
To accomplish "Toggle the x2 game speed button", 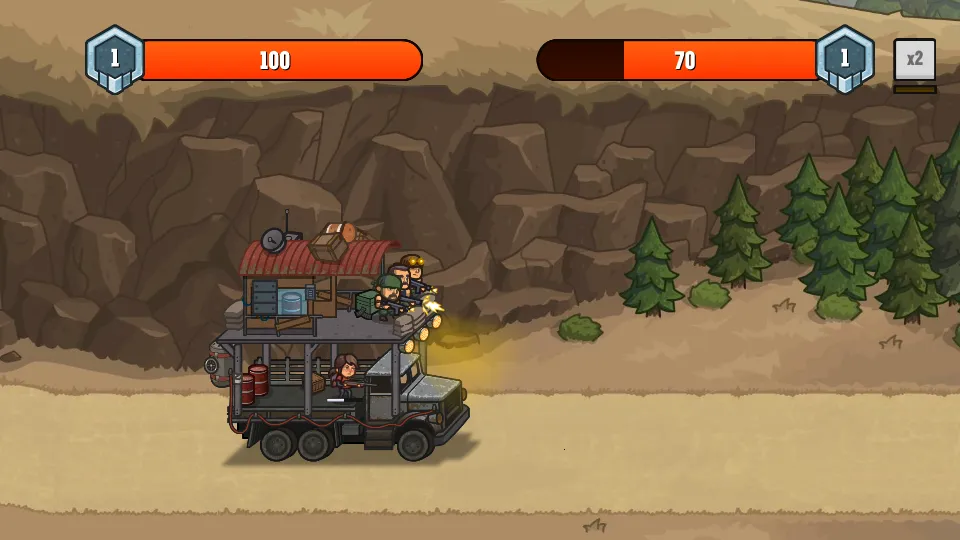I will (914, 60).
